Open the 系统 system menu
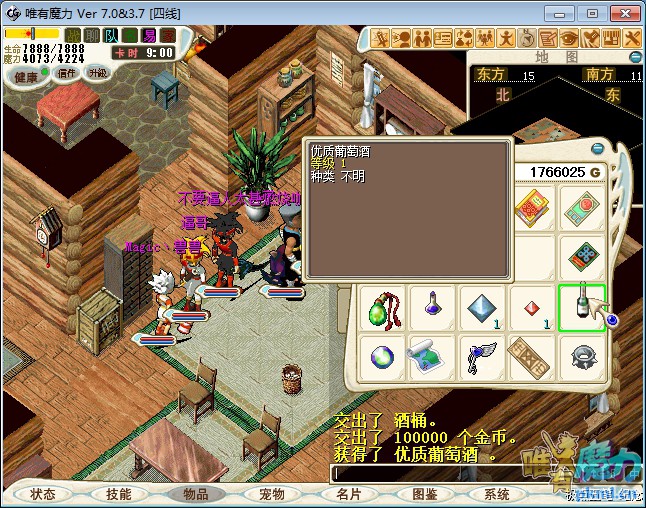Viewport: 646px width, 508px height. (497, 494)
